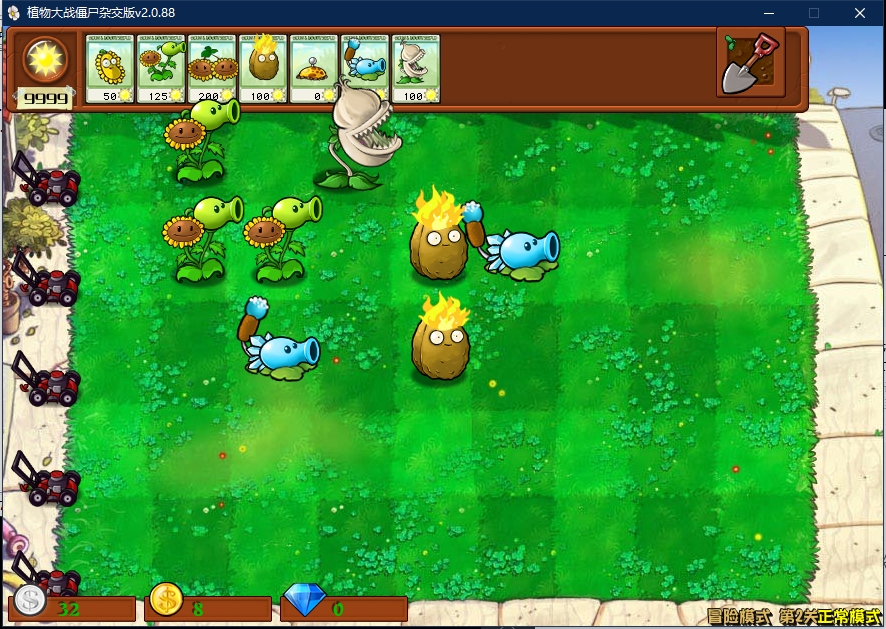Select the flaming wall-nut seed card
This screenshot has height=629, width=886.
click(x=263, y=68)
